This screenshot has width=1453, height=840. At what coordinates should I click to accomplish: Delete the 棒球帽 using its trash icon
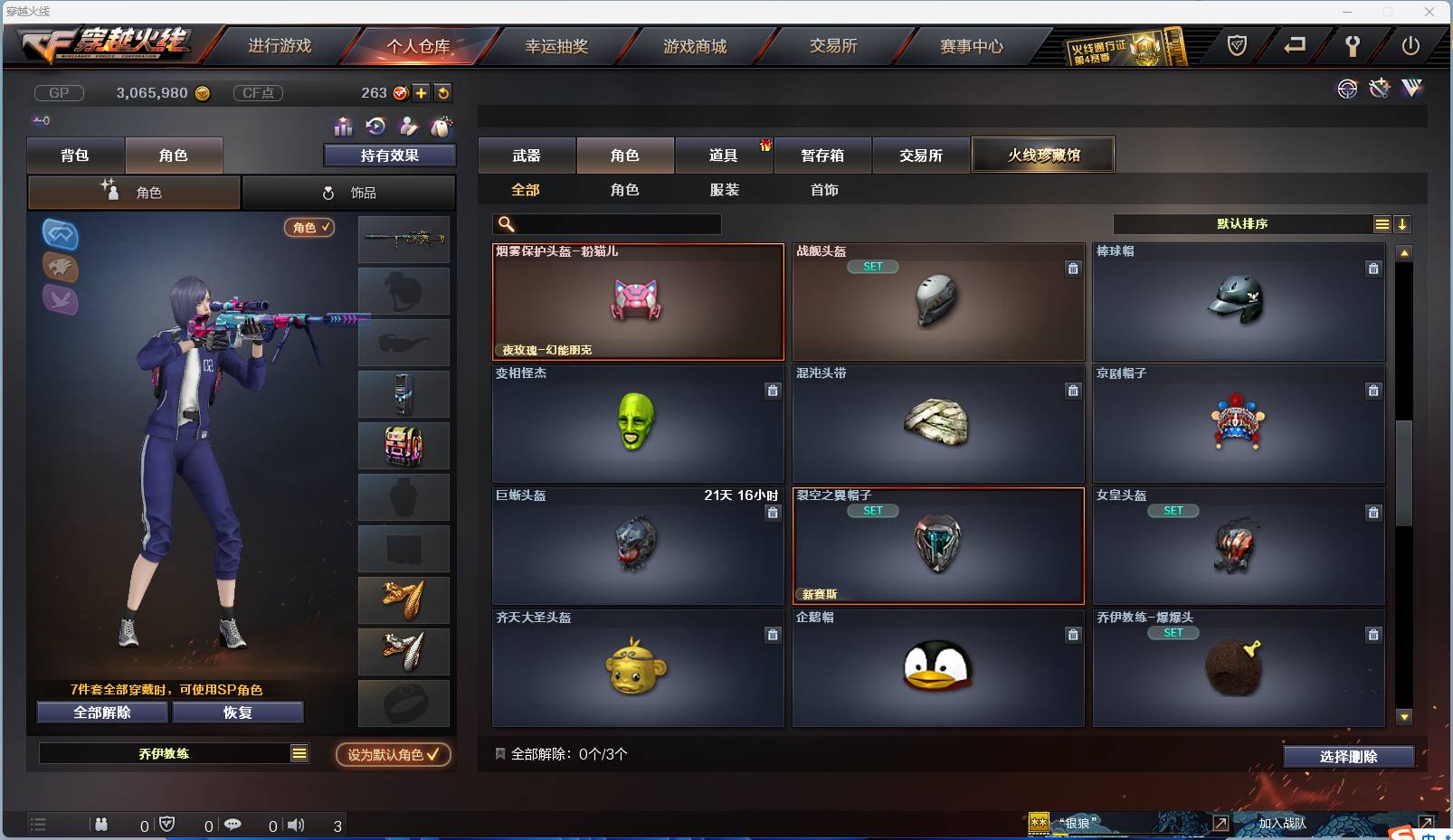[x=1372, y=269]
